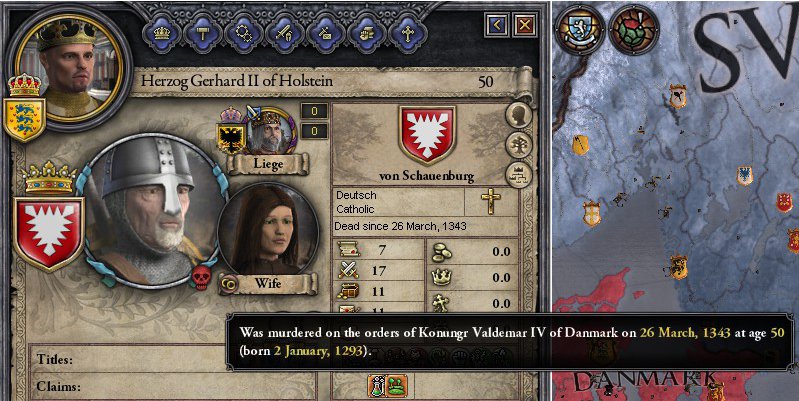Viewport: 799px width, 401px height.
Task: Open the sword menu button
Action: pyautogui.click(x=284, y=31)
